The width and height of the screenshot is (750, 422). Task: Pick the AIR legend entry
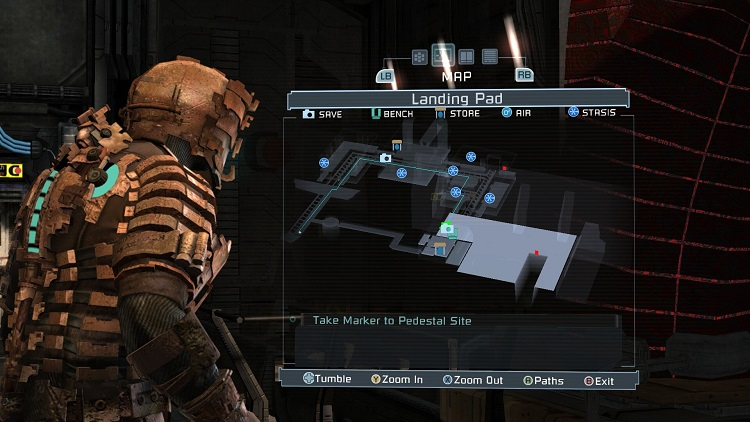coord(519,114)
